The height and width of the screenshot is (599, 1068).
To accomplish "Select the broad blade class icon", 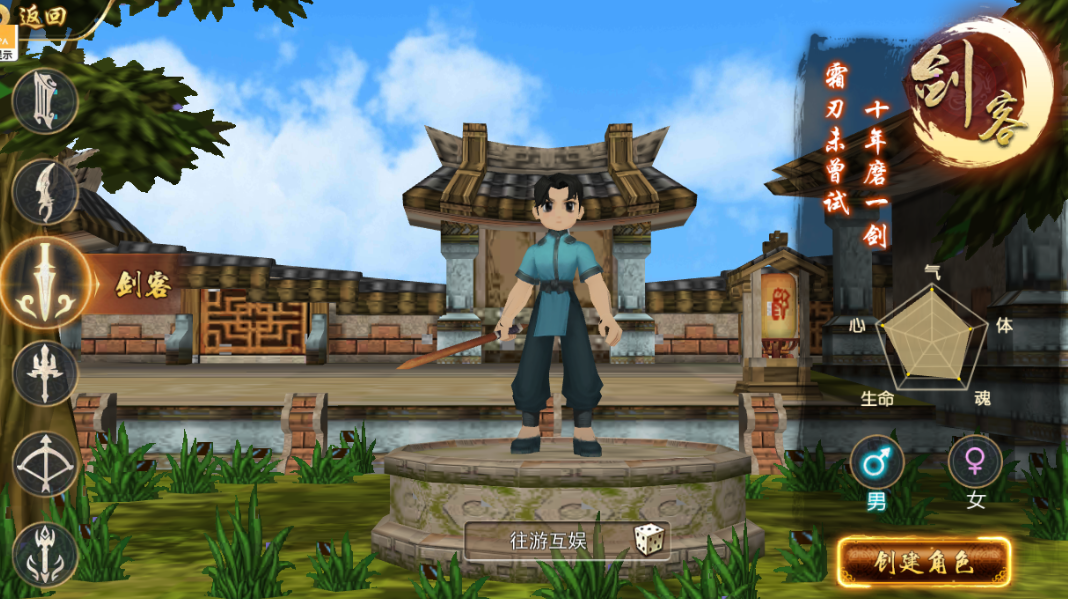I will [45, 101].
